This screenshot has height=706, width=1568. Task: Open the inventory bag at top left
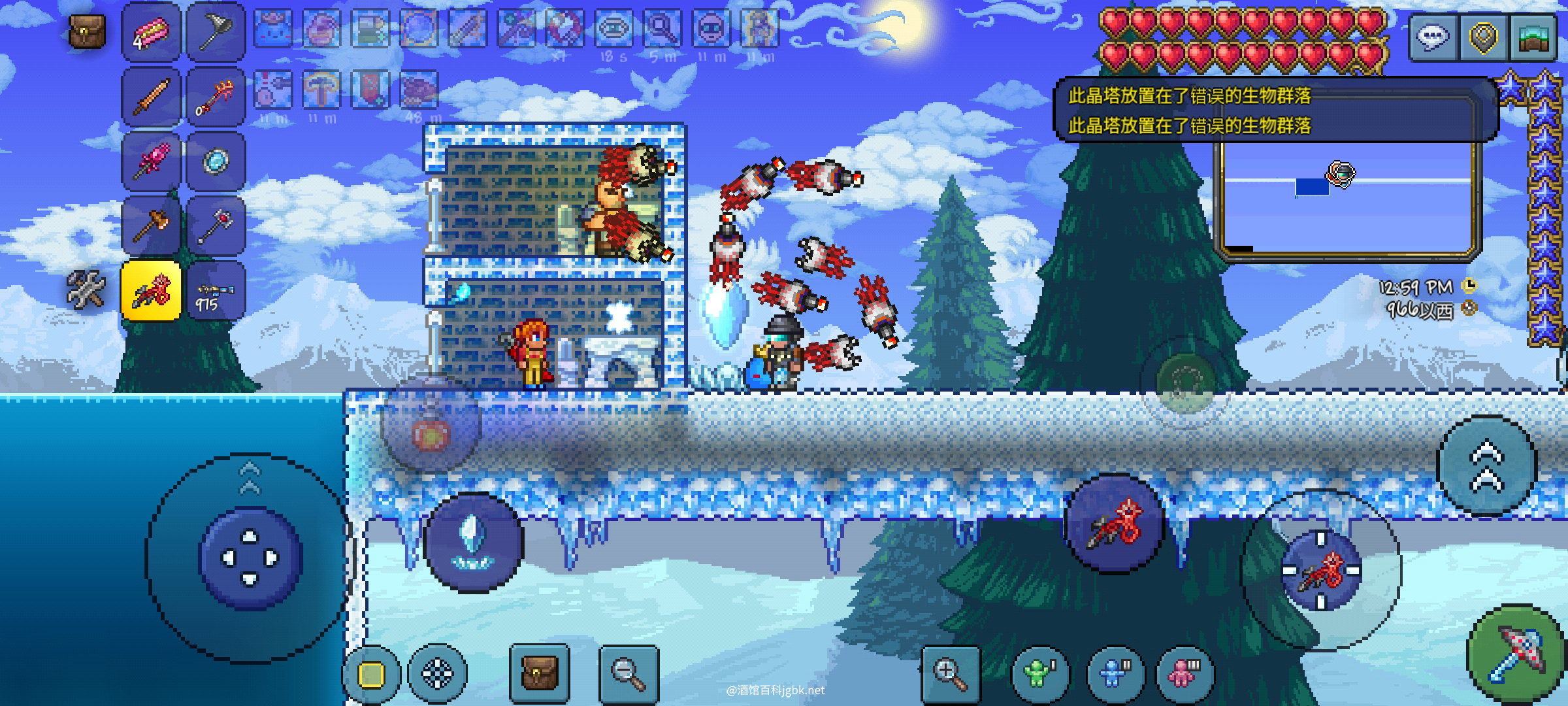pyautogui.click(x=87, y=31)
